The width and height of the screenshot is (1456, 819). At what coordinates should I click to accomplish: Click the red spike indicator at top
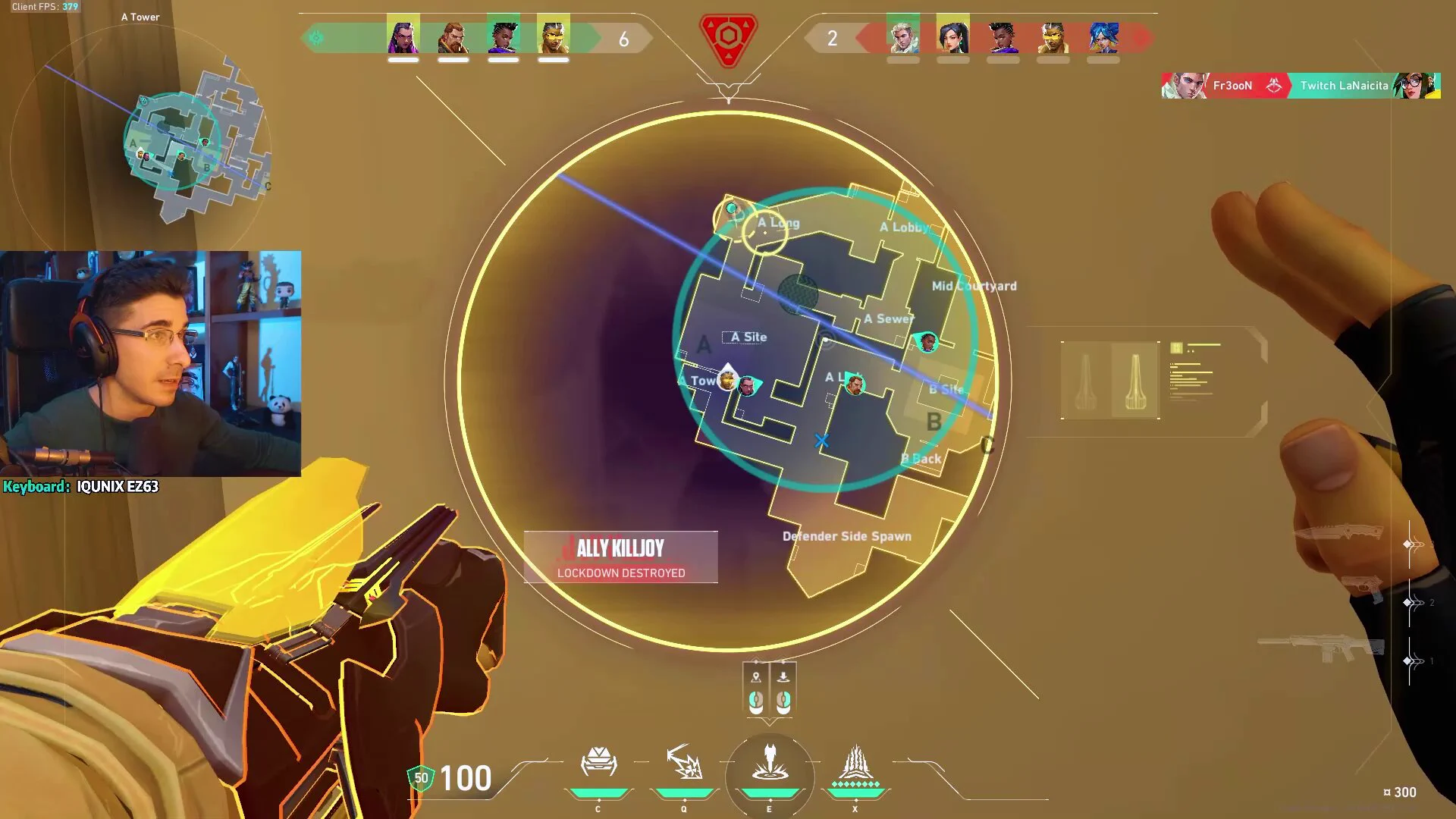[728, 38]
